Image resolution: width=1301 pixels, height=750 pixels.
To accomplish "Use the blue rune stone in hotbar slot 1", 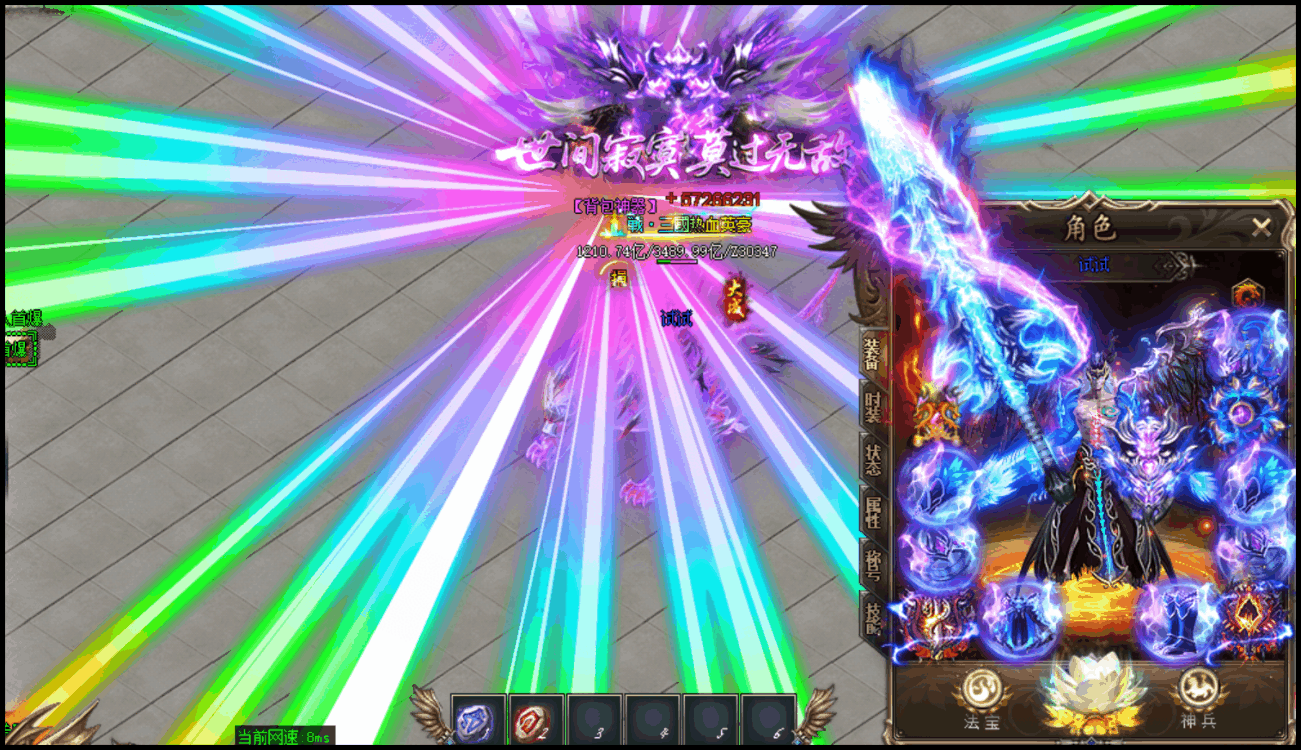I will point(478,720).
